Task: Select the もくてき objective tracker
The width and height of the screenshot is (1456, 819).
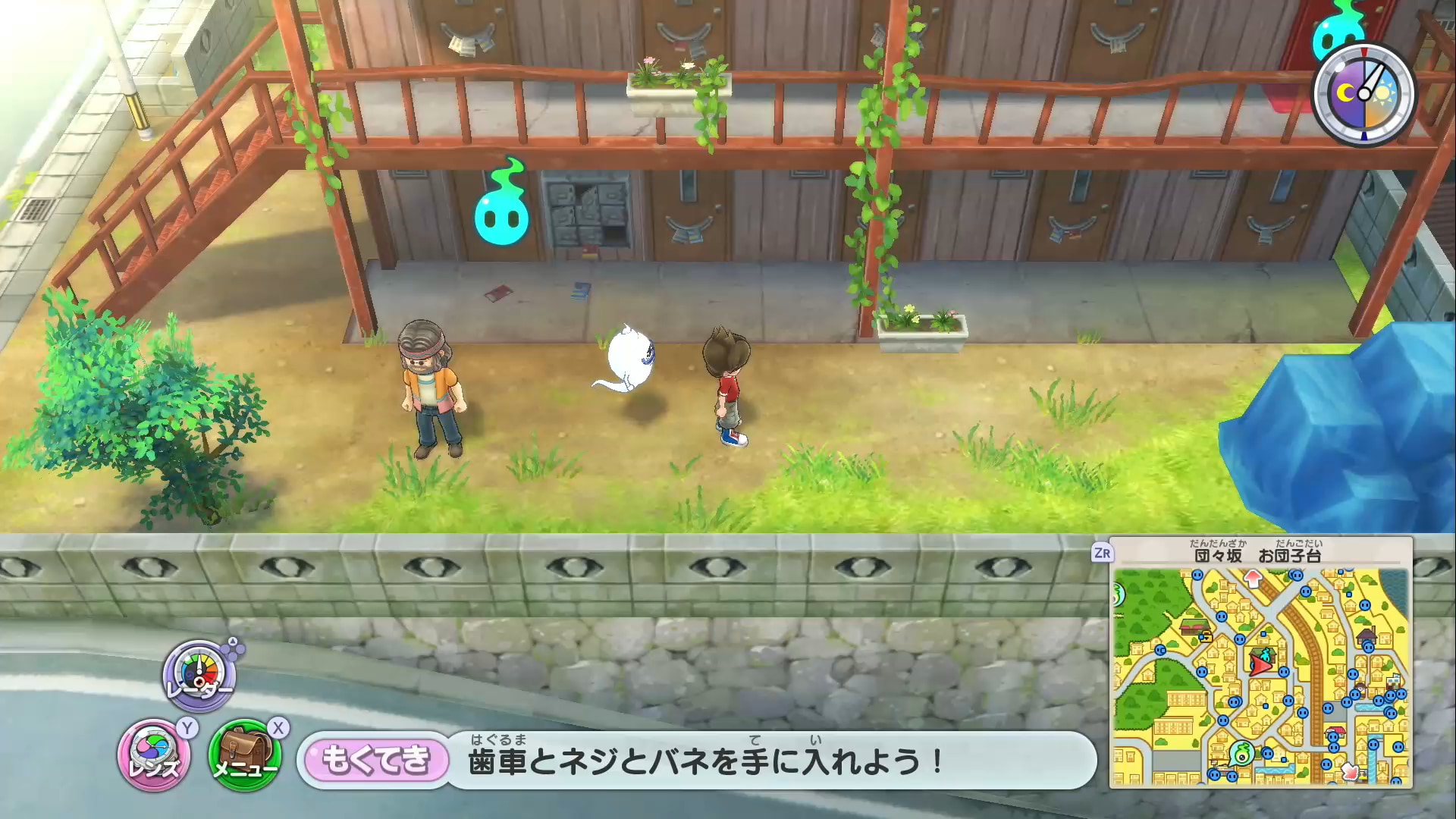Action: pos(376,760)
